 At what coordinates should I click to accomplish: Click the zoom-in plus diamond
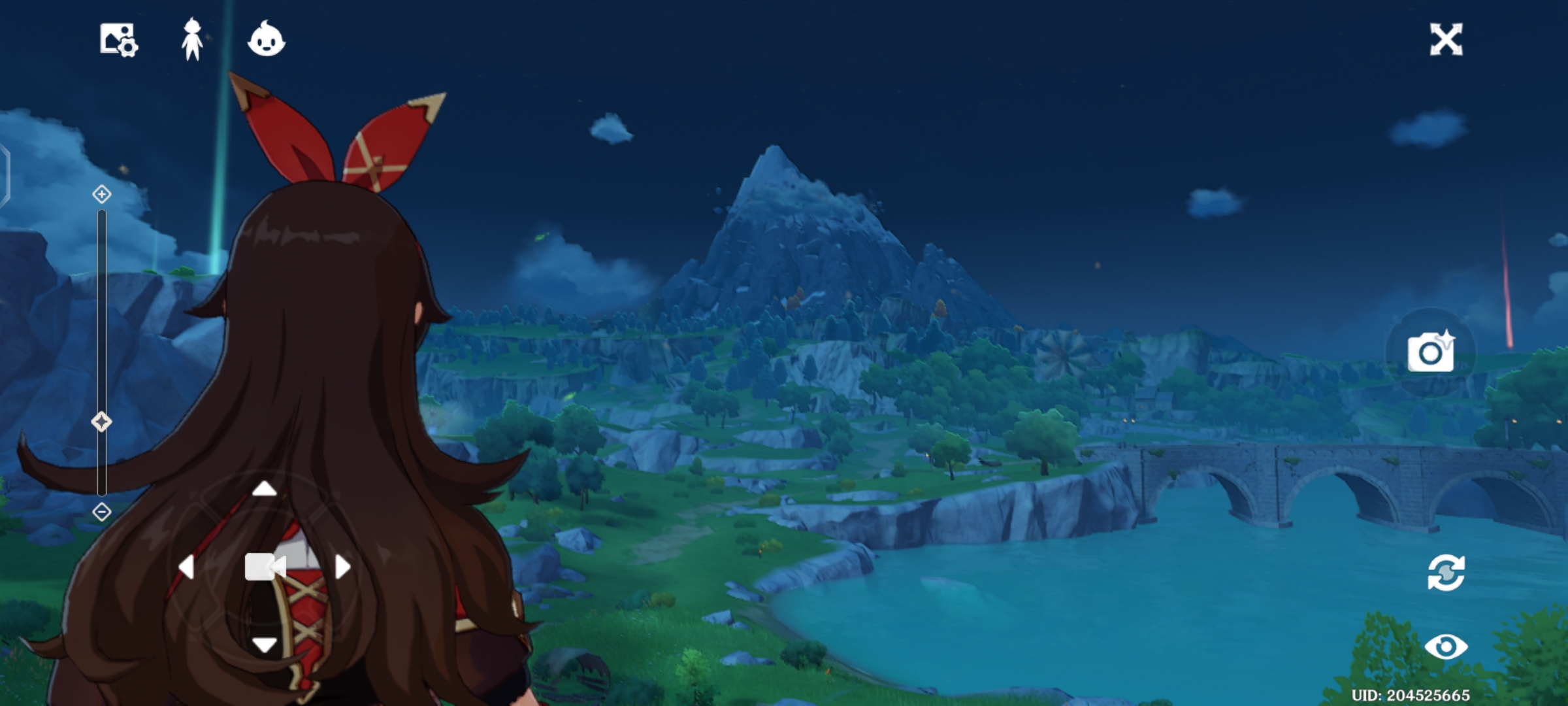[102, 194]
